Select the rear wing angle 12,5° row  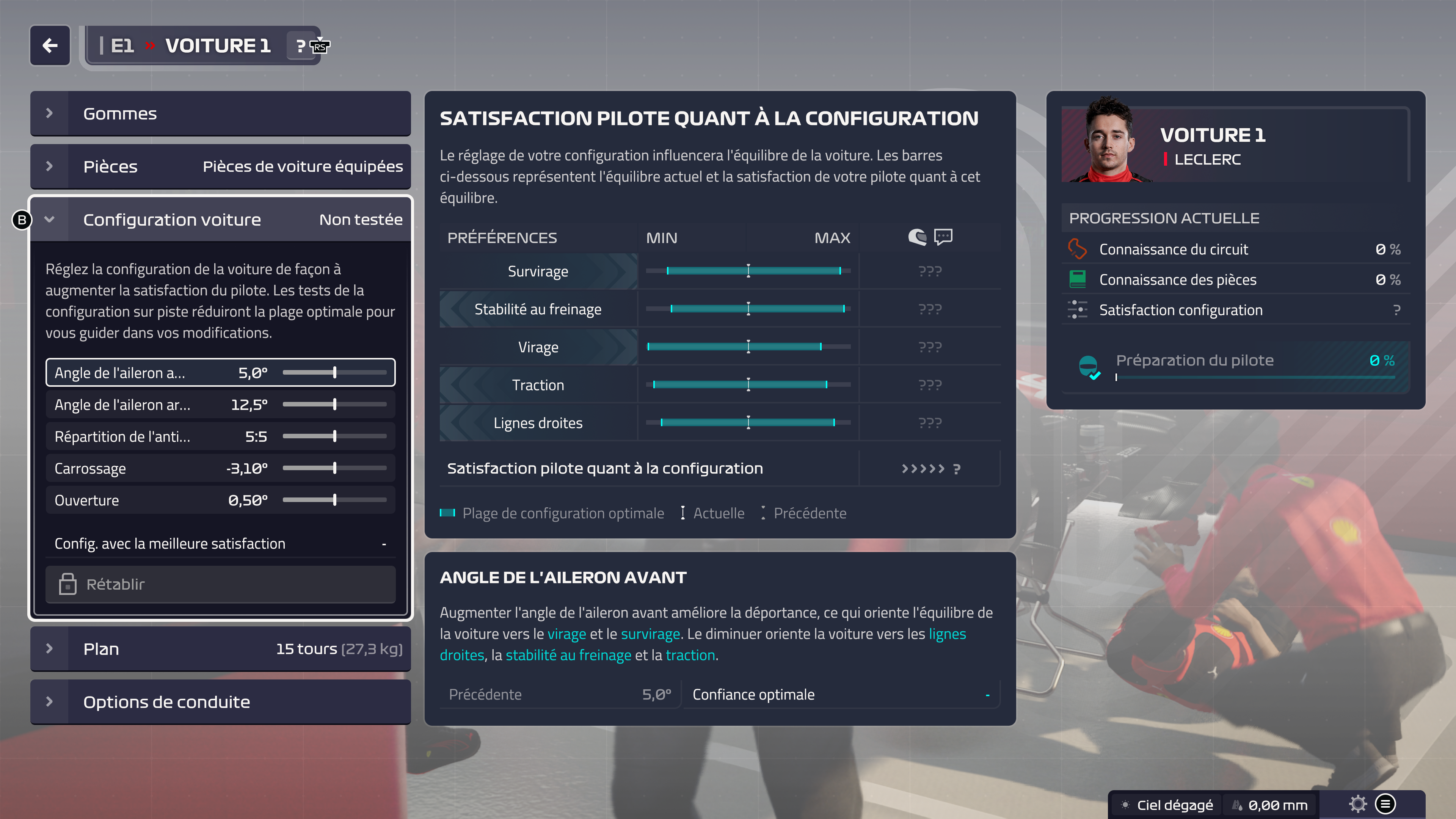click(220, 405)
